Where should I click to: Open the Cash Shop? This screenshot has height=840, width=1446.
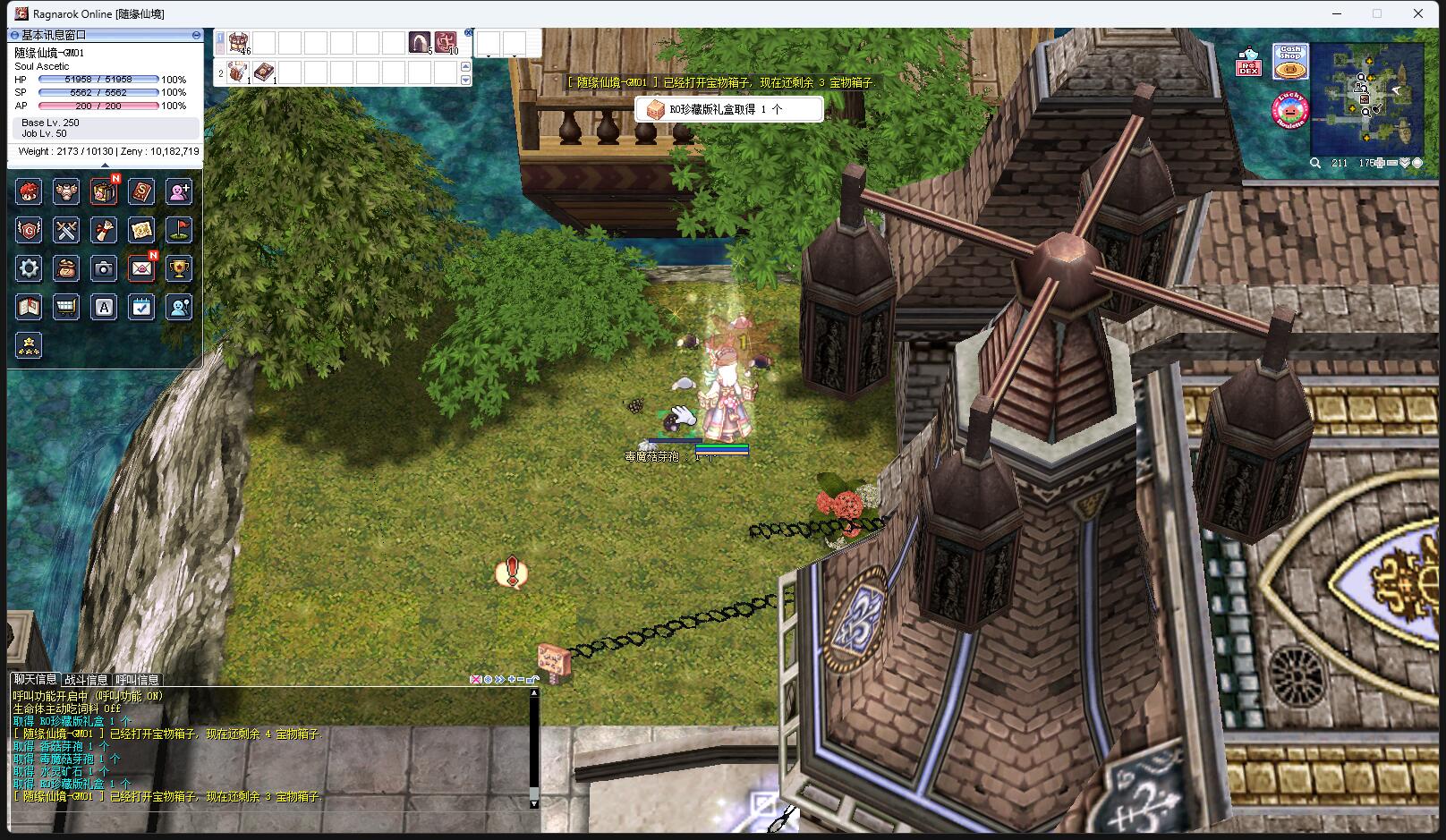(1290, 61)
